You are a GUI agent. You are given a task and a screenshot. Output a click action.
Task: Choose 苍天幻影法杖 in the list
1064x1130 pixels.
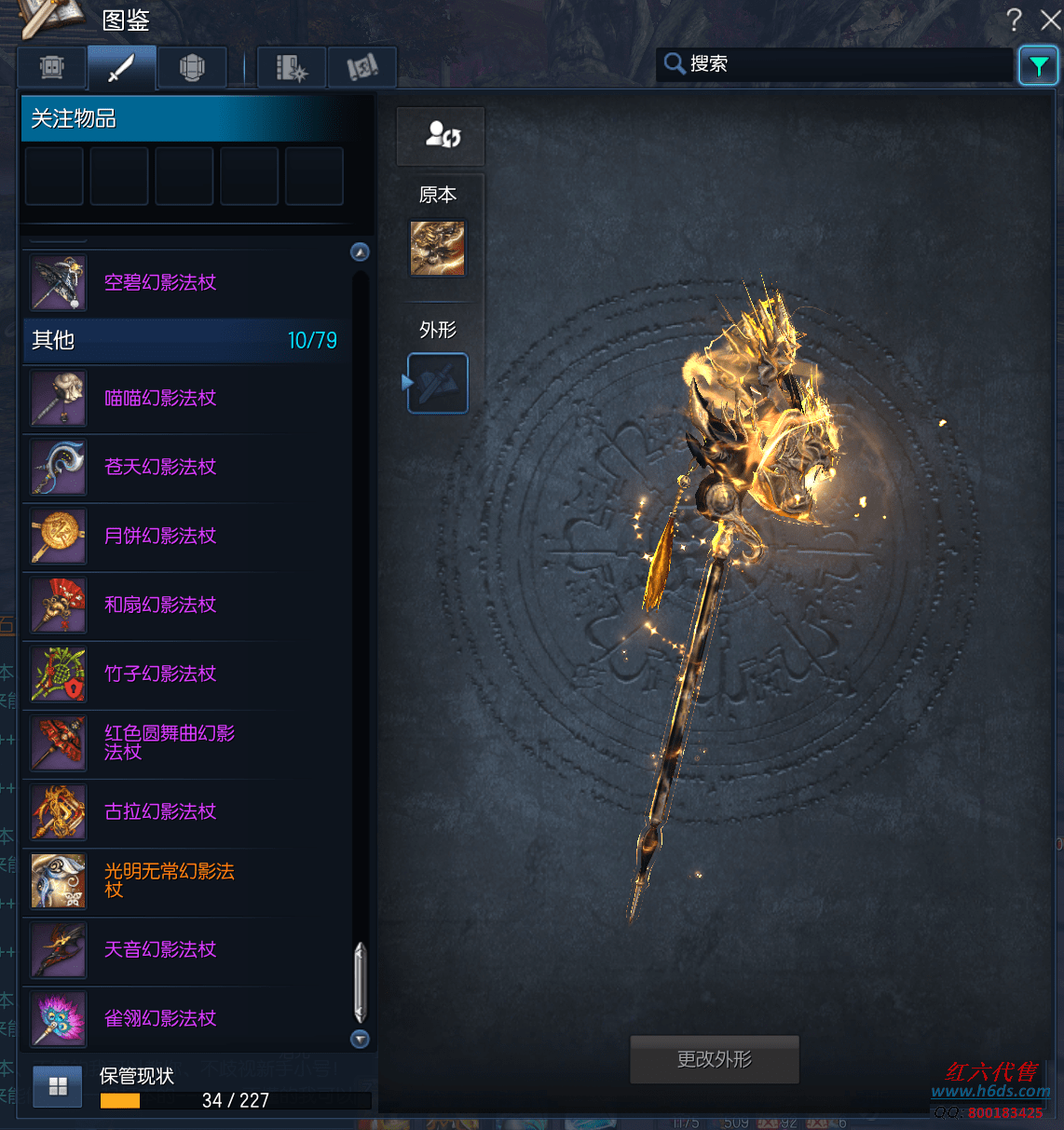[160, 468]
